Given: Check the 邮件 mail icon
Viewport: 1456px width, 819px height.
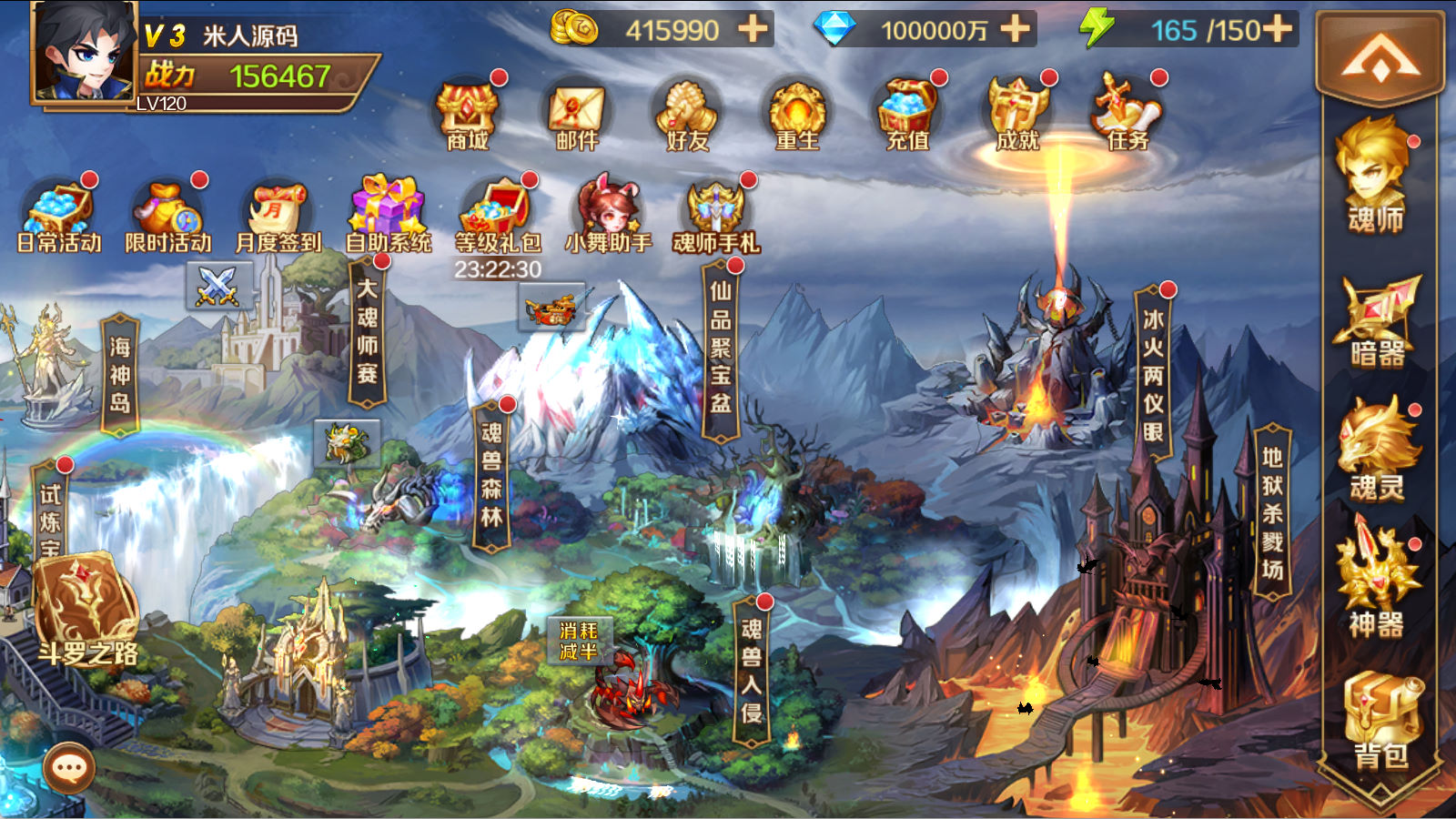Looking at the screenshot, I should (577, 115).
